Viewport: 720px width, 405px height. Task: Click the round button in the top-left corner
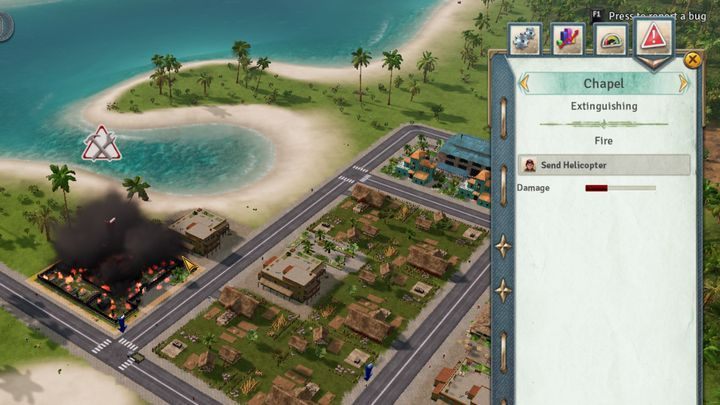(5, 25)
